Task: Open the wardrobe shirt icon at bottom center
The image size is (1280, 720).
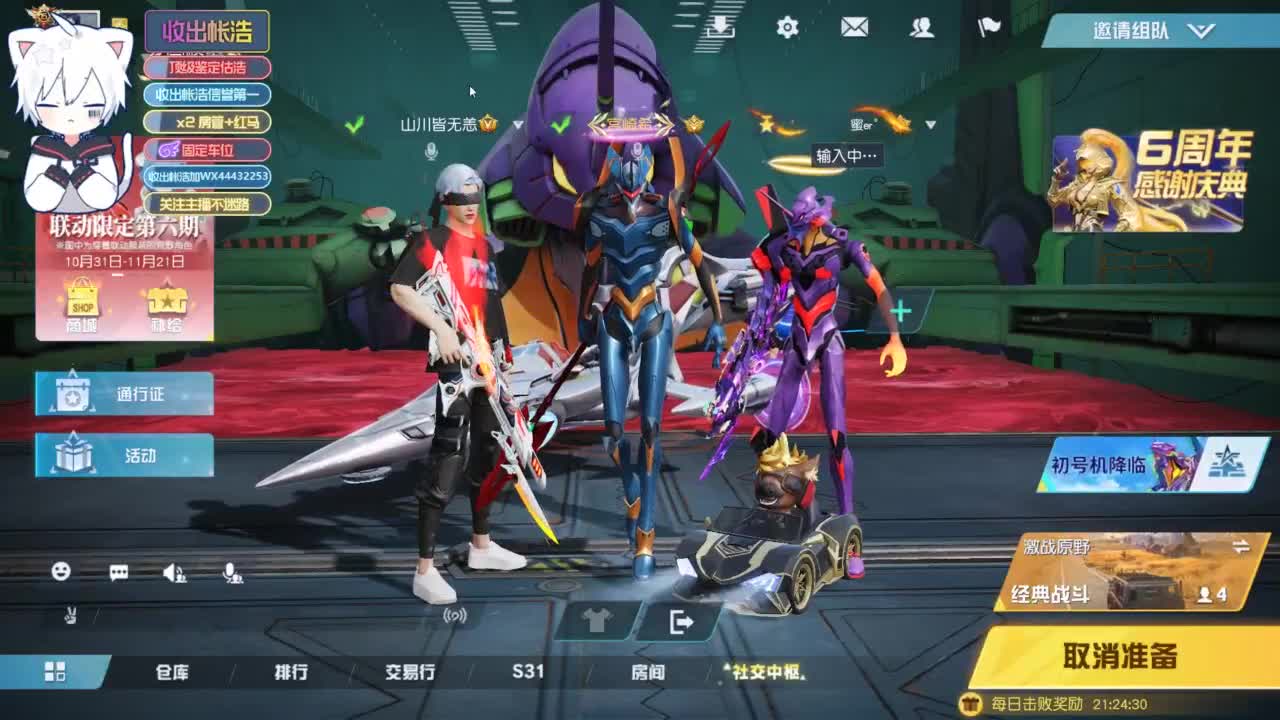Action: tap(596, 621)
